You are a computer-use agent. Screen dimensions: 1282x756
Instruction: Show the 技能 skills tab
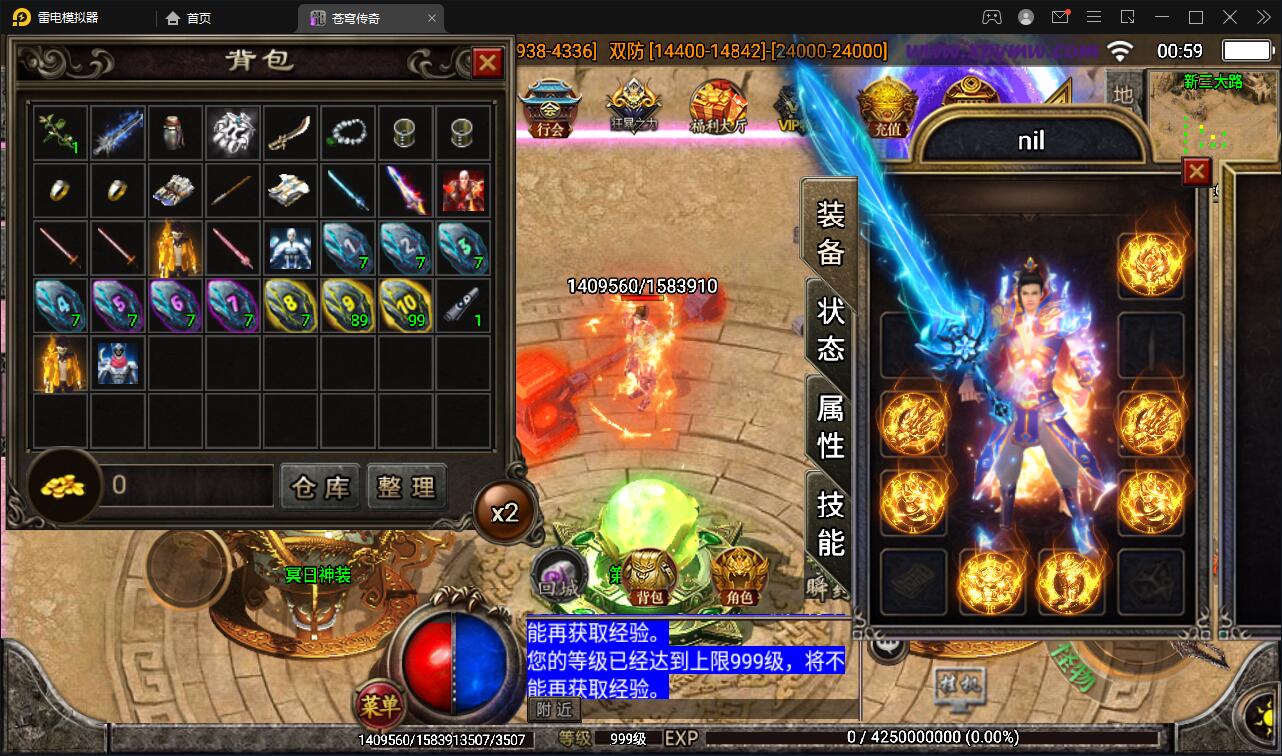[831, 521]
